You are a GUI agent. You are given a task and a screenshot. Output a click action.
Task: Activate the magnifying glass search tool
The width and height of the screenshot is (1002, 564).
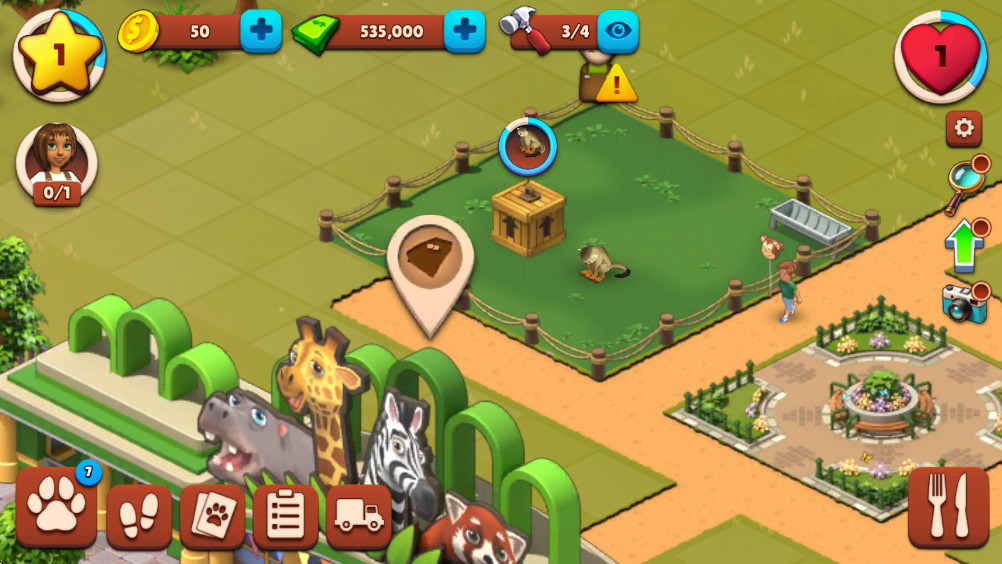[x=964, y=183]
